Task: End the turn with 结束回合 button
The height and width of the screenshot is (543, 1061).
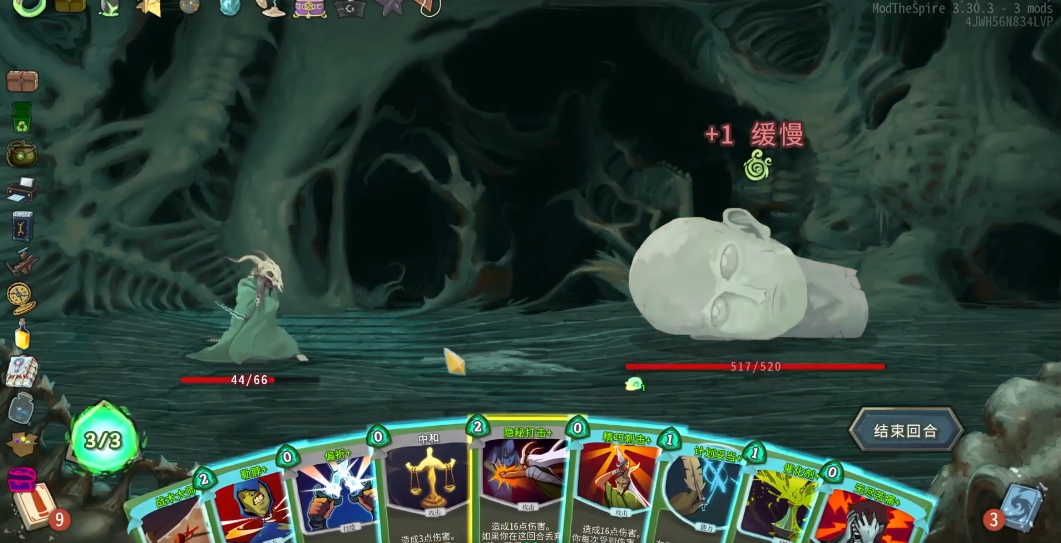Action: (x=905, y=431)
